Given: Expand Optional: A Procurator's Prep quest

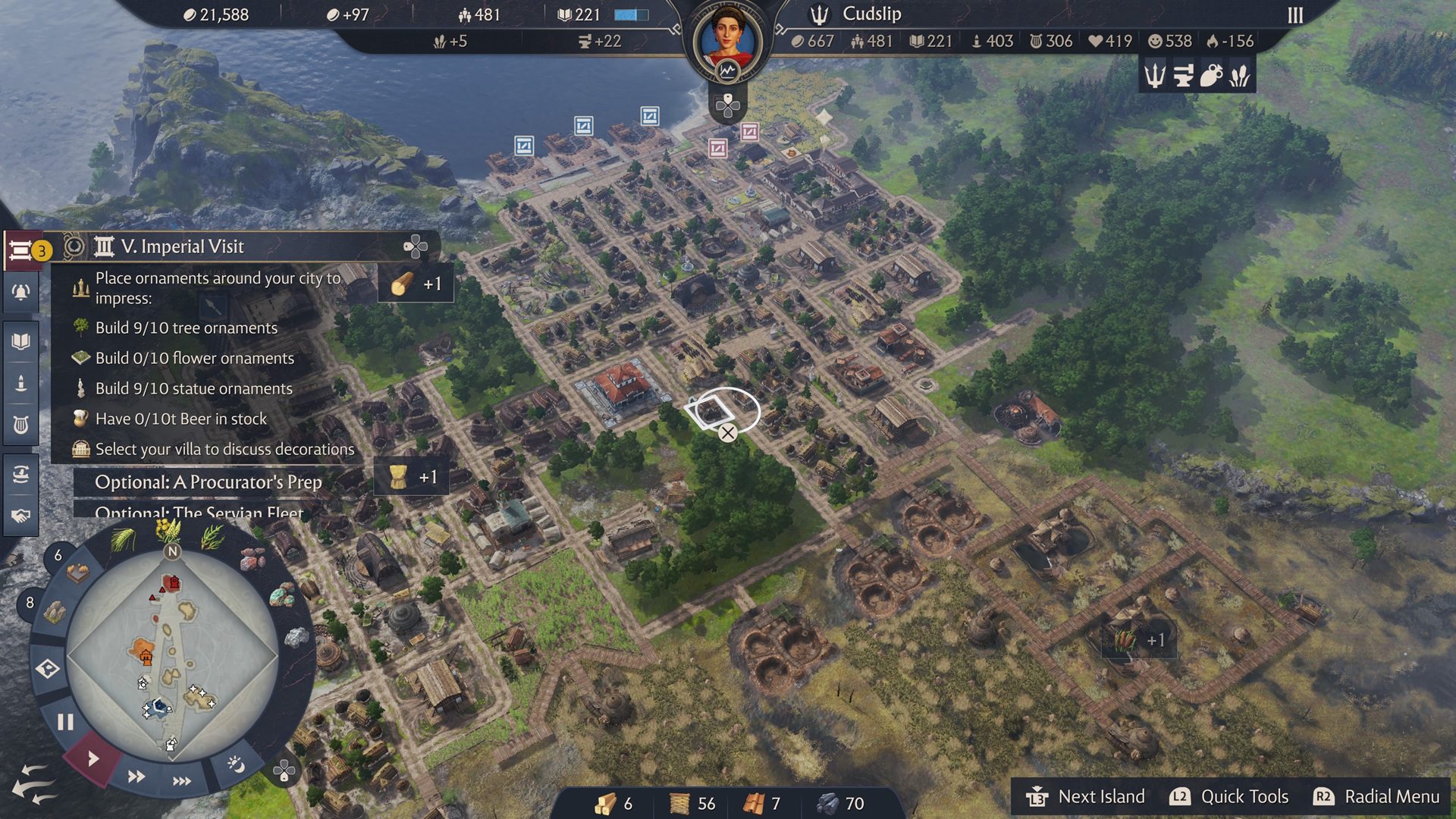Looking at the screenshot, I should pyautogui.click(x=209, y=482).
